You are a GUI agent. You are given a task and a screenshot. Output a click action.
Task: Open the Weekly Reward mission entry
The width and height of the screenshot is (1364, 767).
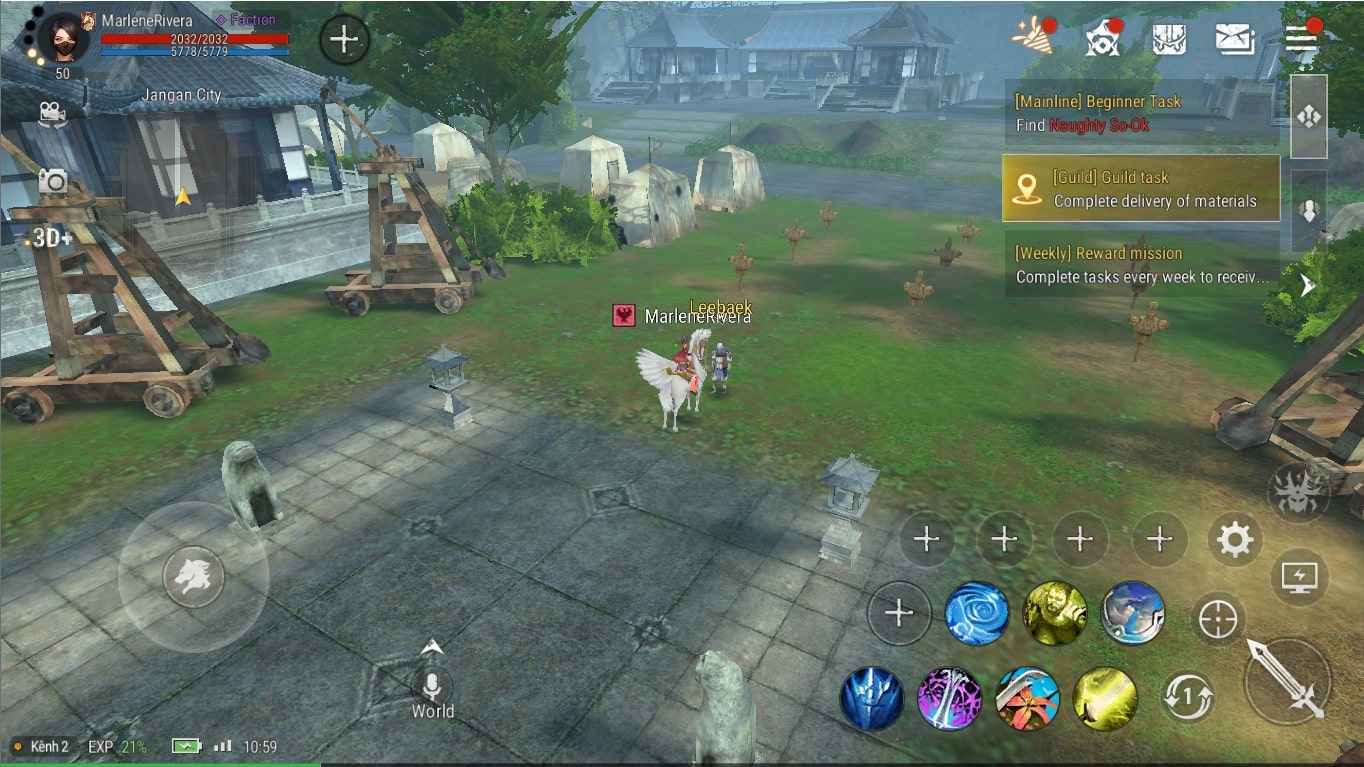point(1140,265)
